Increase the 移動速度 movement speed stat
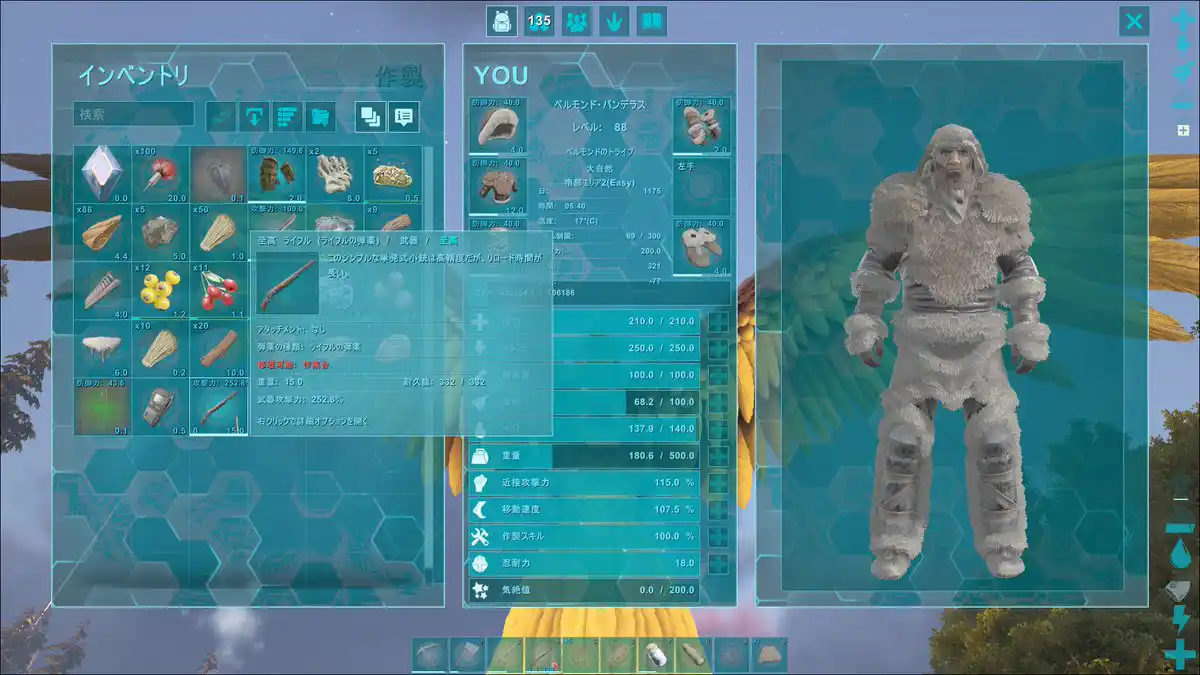 tap(717, 509)
